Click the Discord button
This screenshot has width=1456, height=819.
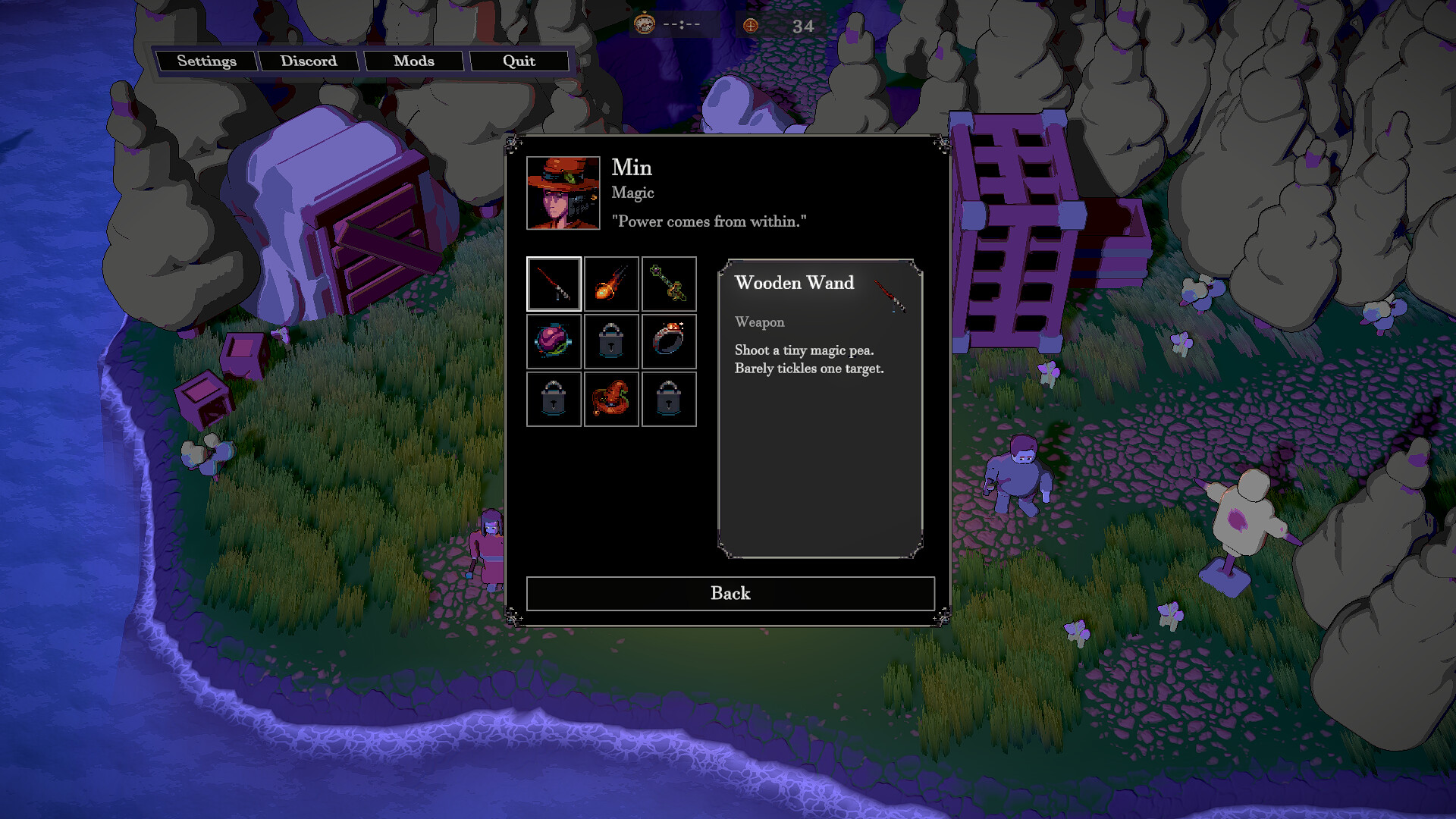tap(309, 61)
